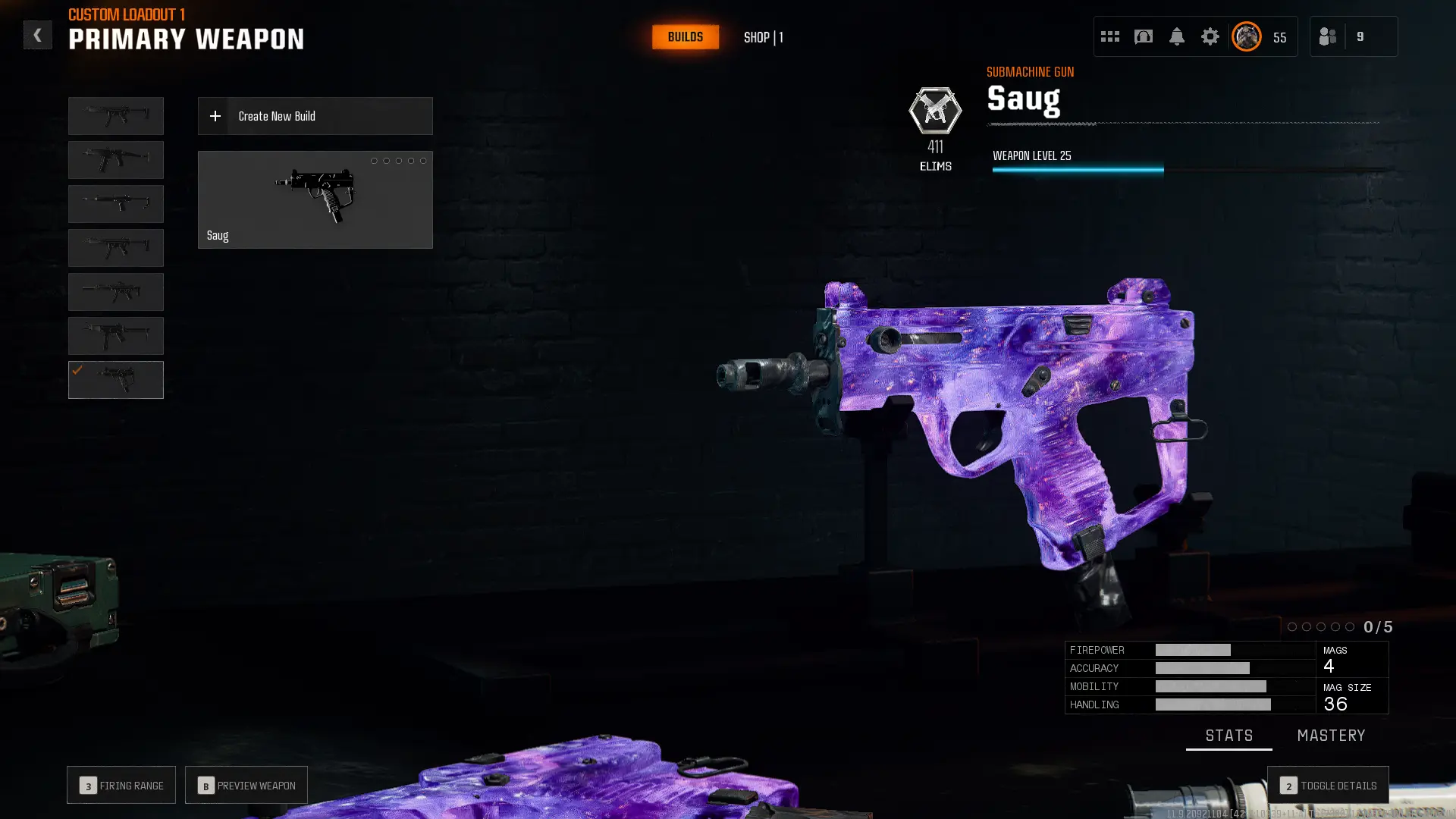This screenshot has width=1456, height=819.
Task: Select the Saug build card
Action: [315, 199]
